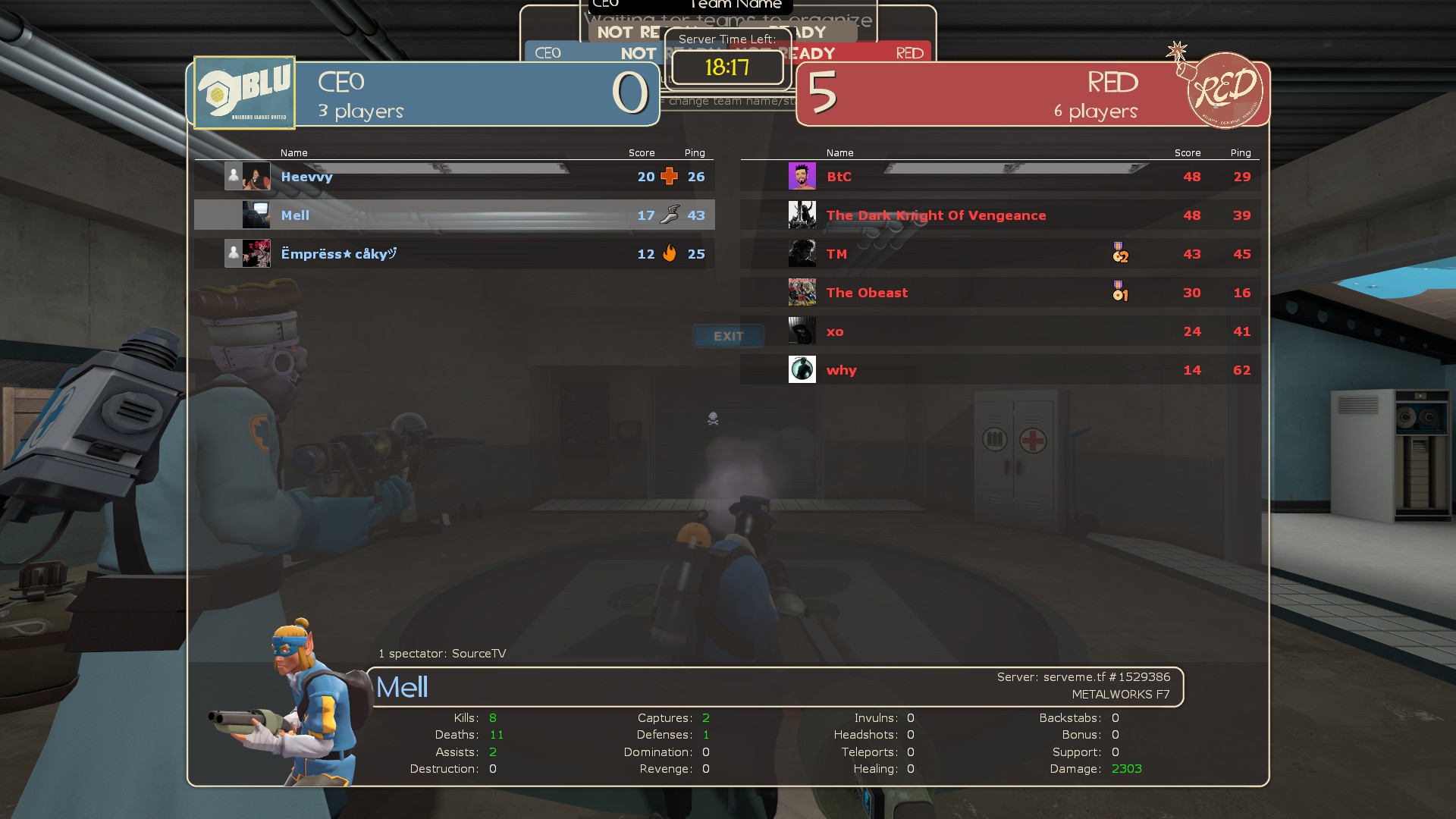
Task: Click Heevvy's avatar picture
Action: 256,176
